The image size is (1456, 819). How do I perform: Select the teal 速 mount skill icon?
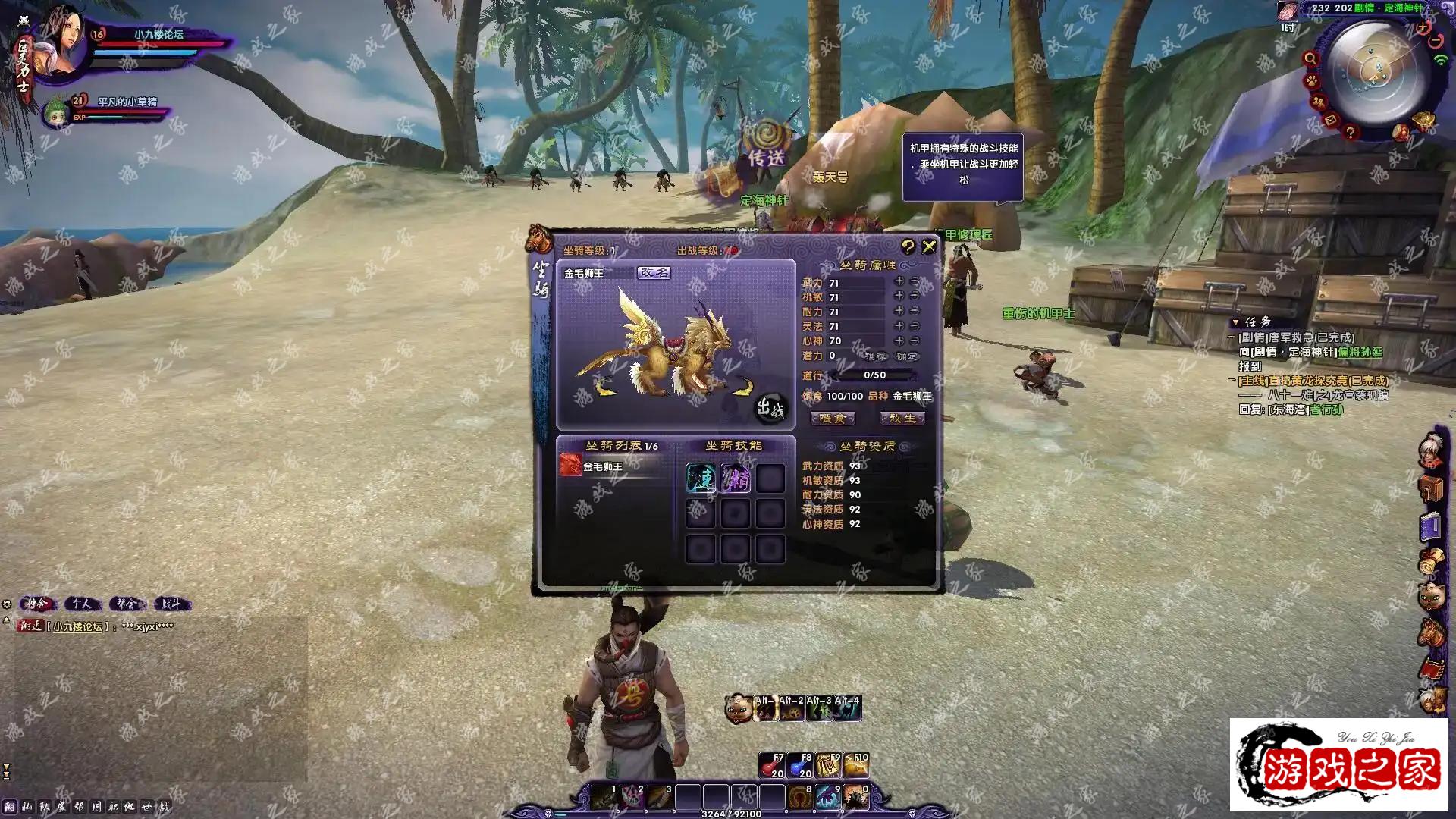coord(701,479)
